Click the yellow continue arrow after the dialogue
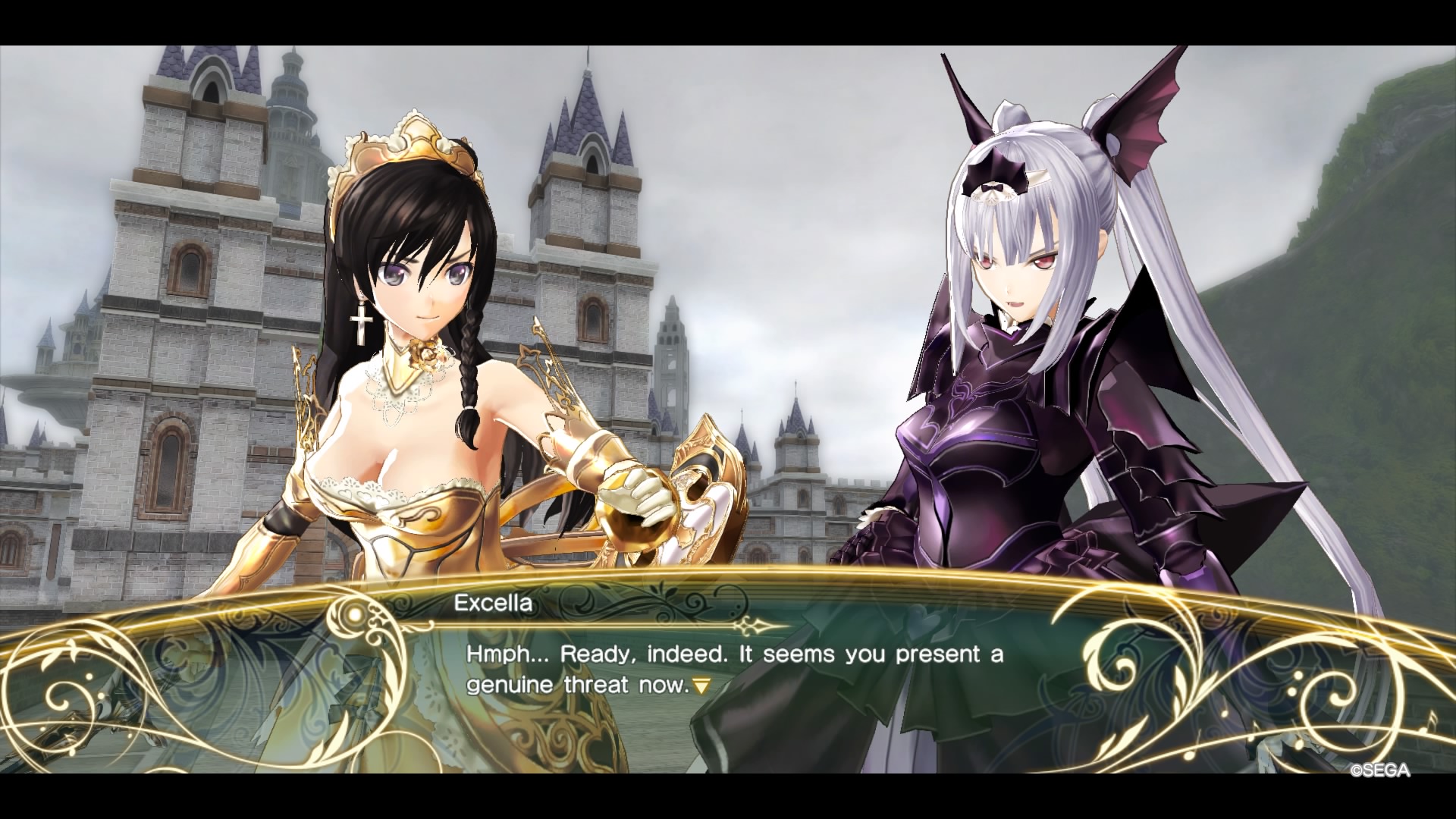Image resolution: width=1456 pixels, height=819 pixels. (x=701, y=687)
